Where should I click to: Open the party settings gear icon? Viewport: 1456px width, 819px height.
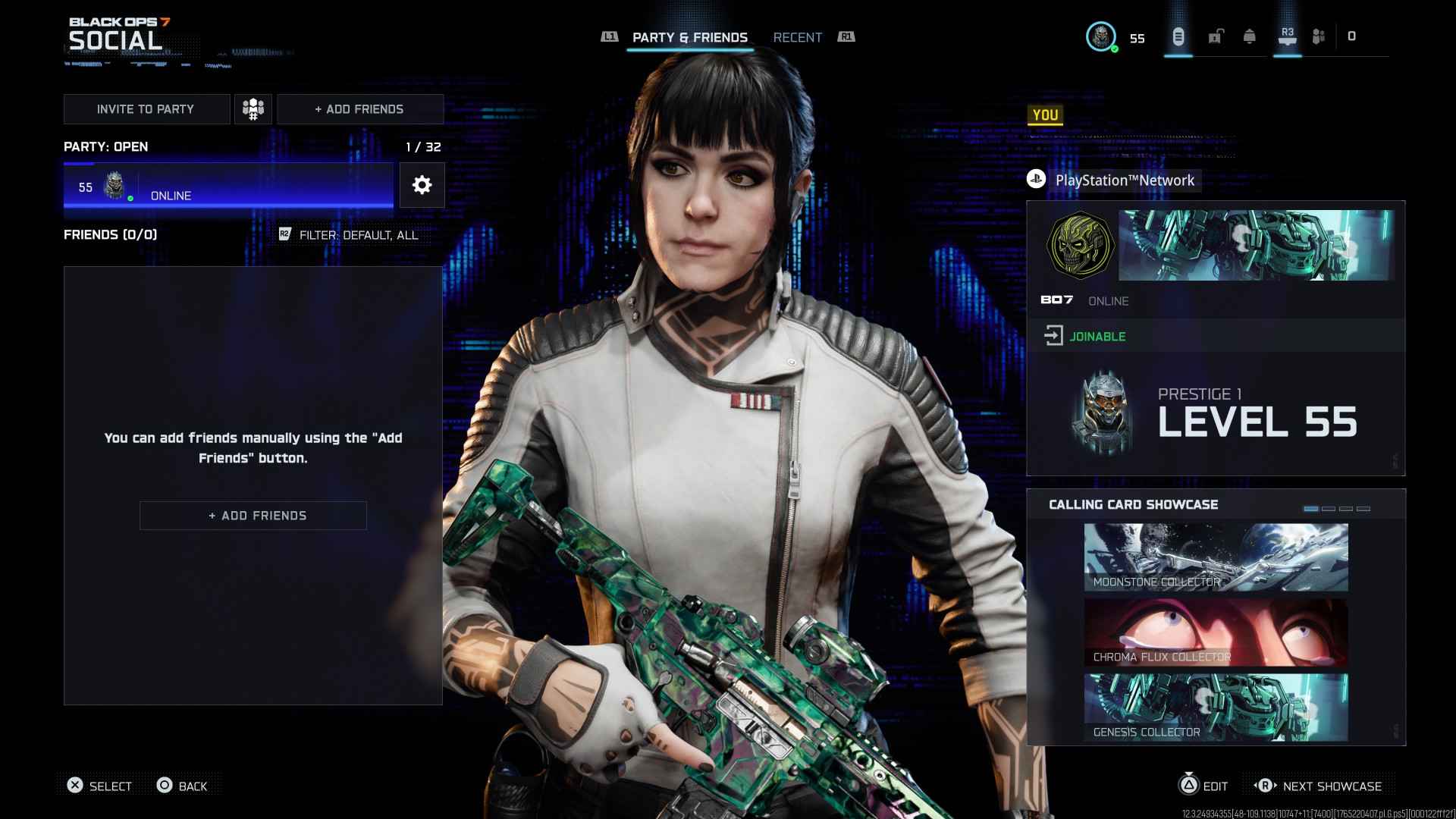422,185
